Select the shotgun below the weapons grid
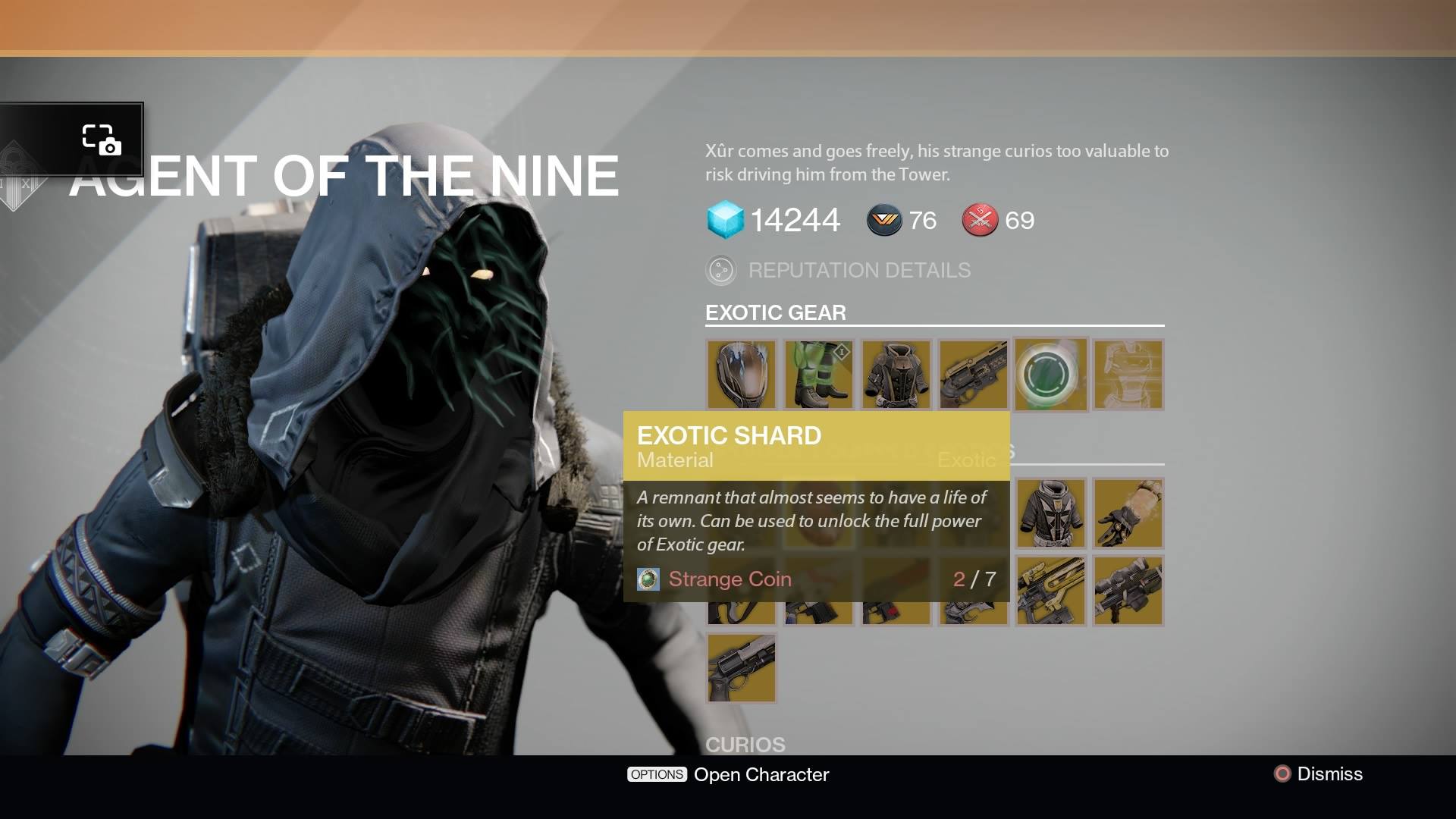The image size is (1456, 819). 742,668
